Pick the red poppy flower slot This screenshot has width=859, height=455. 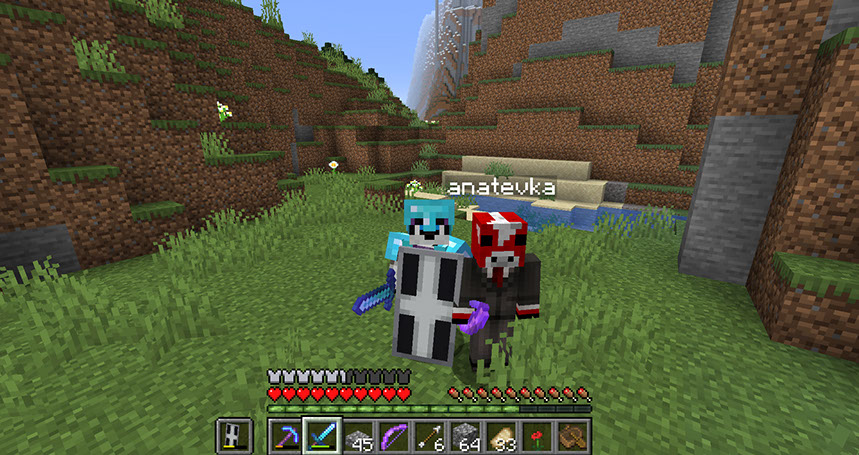pyautogui.click(x=538, y=435)
